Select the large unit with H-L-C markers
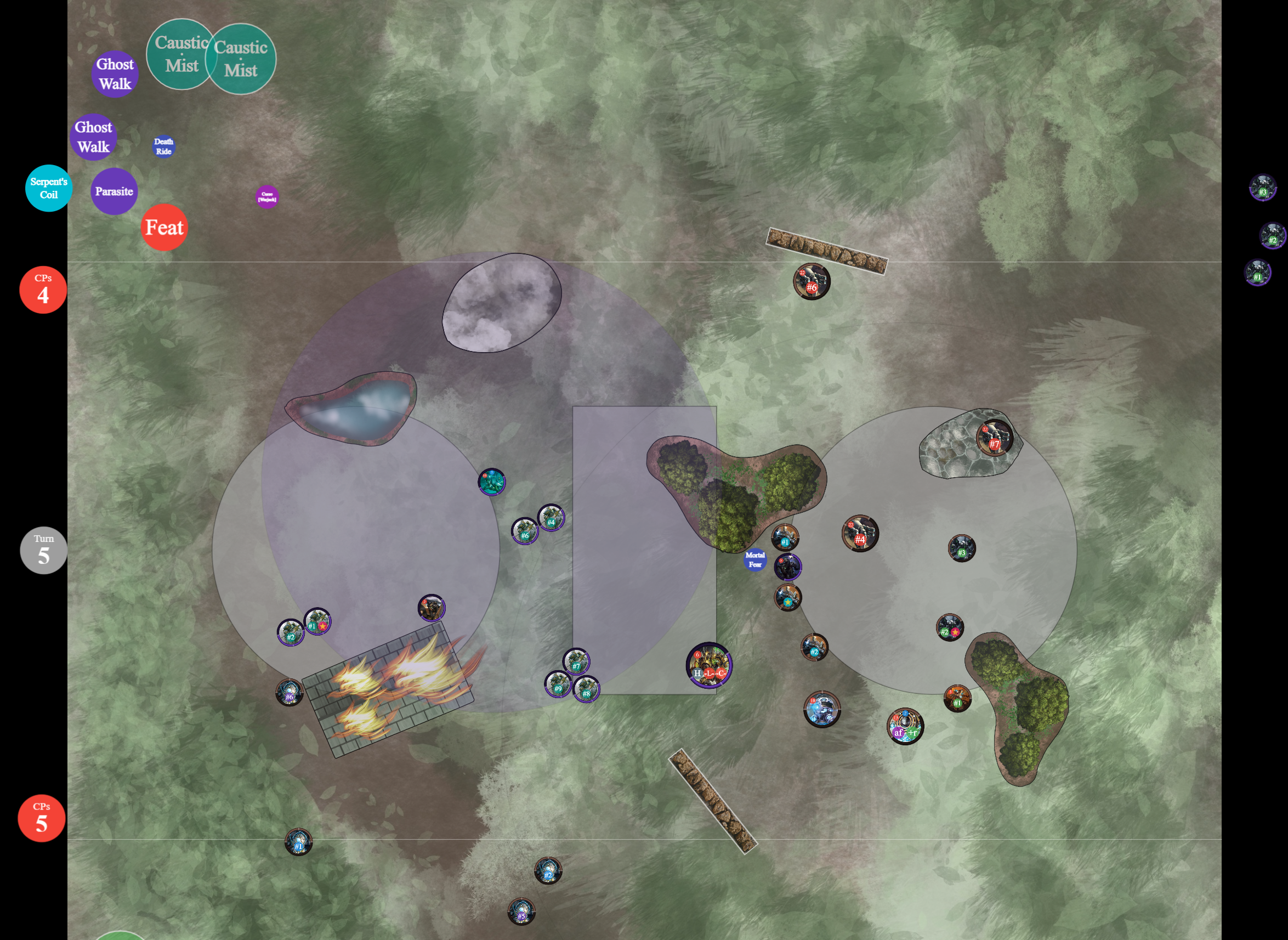1288x940 pixels. click(x=709, y=665)
